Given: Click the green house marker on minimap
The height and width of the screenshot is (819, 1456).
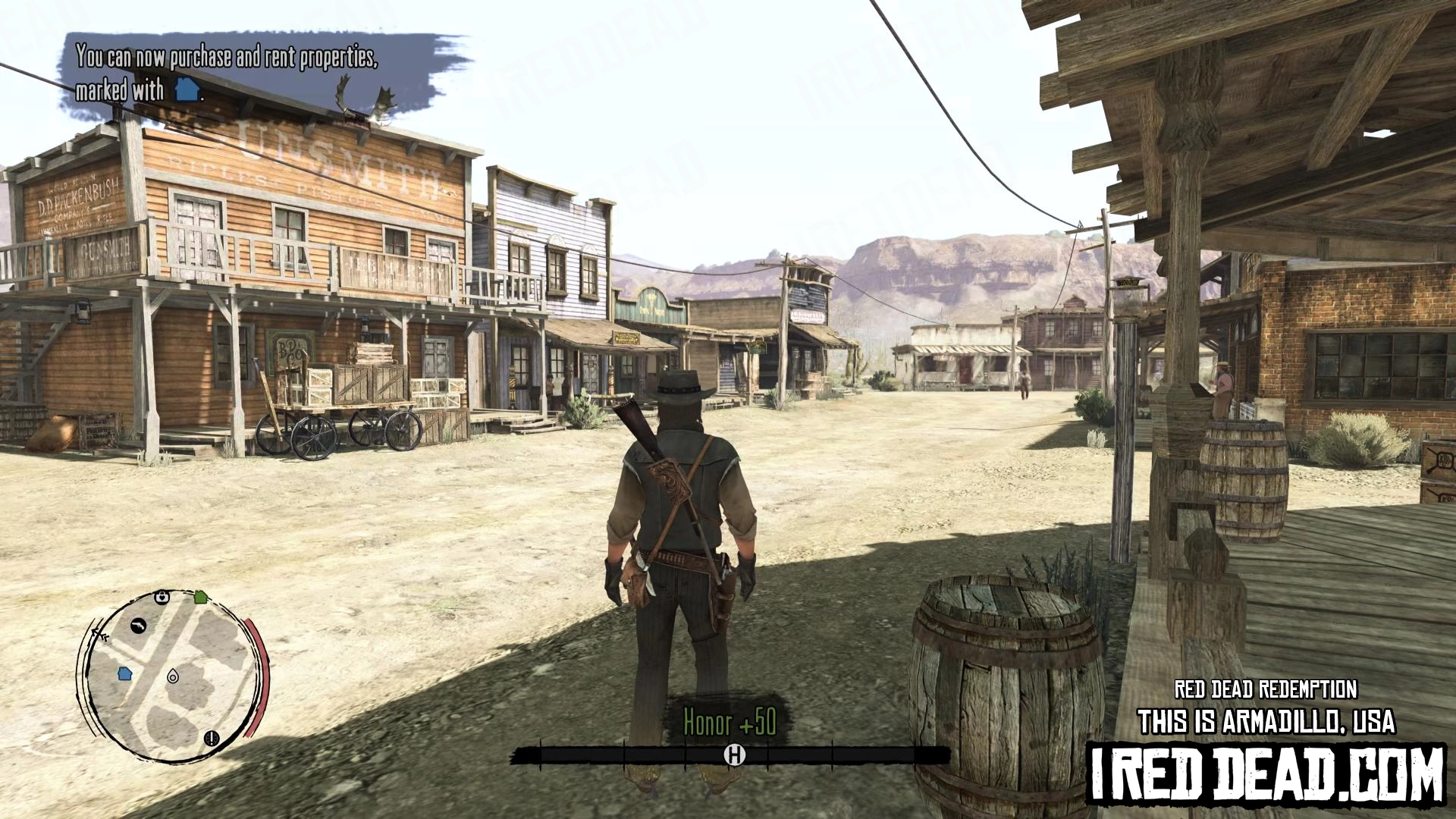Looking at the screenshot, I should click(201, 597).
